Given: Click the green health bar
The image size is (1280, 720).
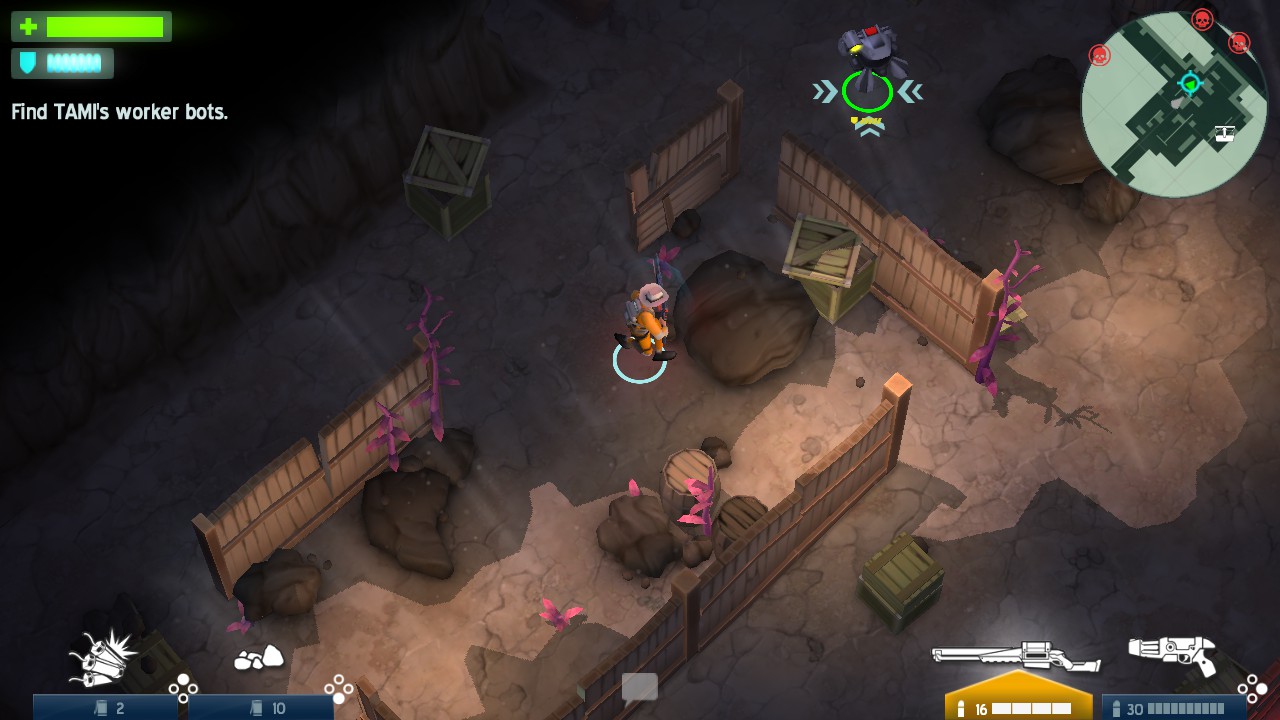Looking at the screenshot, I should click(x=105, y=27).
